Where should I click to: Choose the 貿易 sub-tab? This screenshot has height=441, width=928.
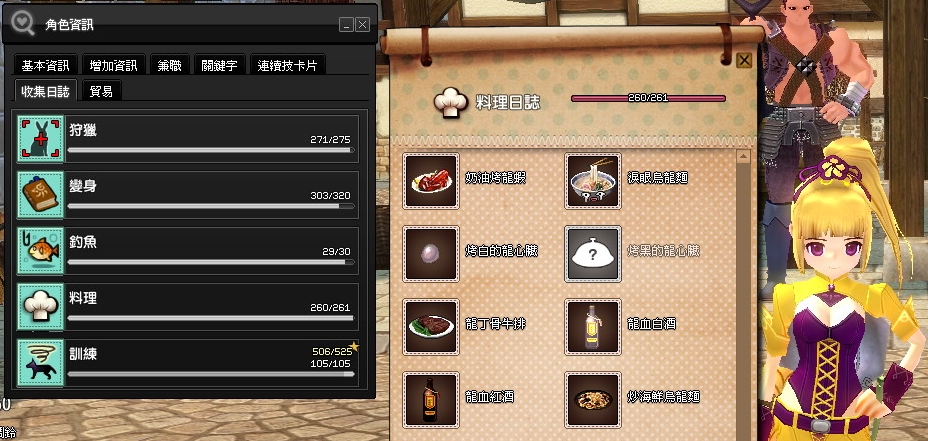click(x=101, y=91)
